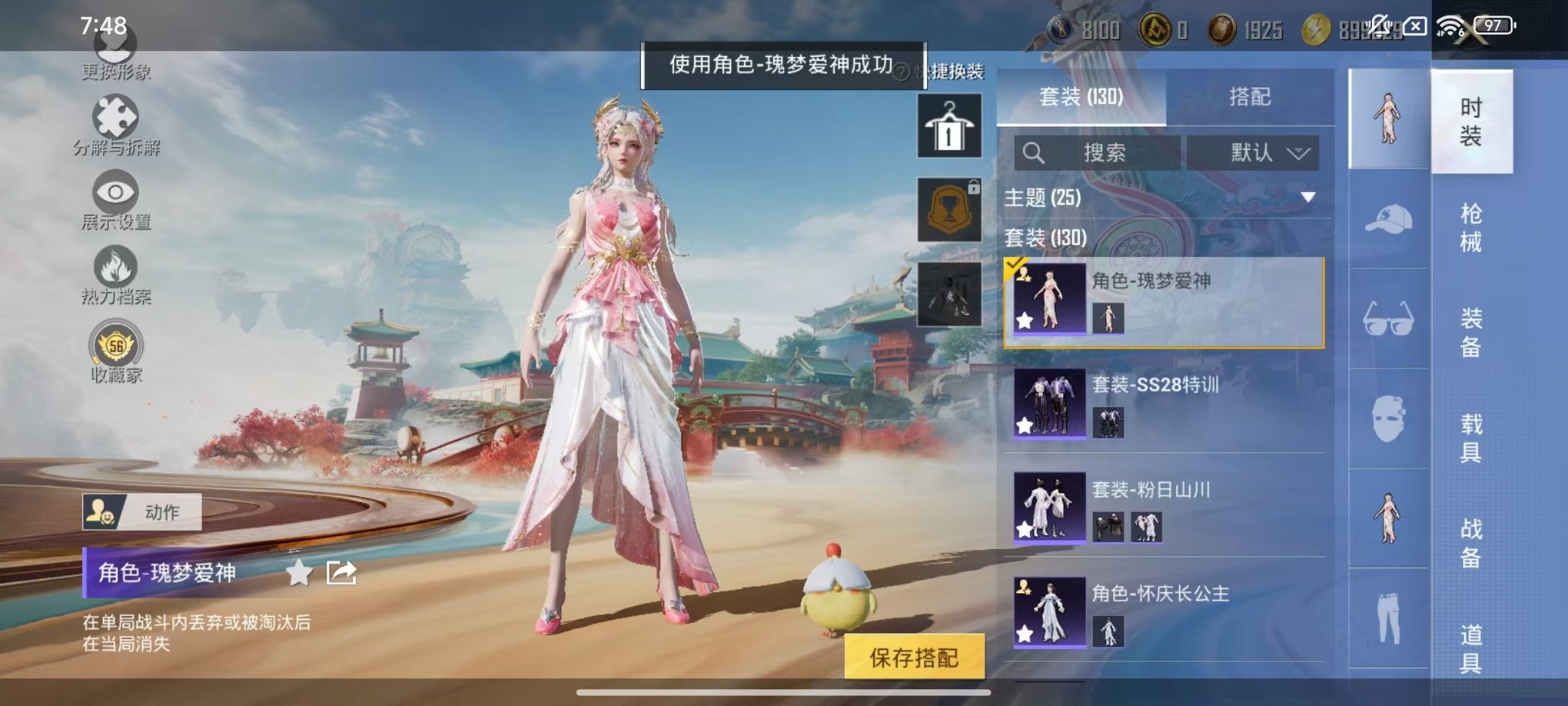Image resolution: width=1568 pixels, height=706 pixels.
Task: Open the 热力档案 flame profile icon
Action: coord(114,271)
